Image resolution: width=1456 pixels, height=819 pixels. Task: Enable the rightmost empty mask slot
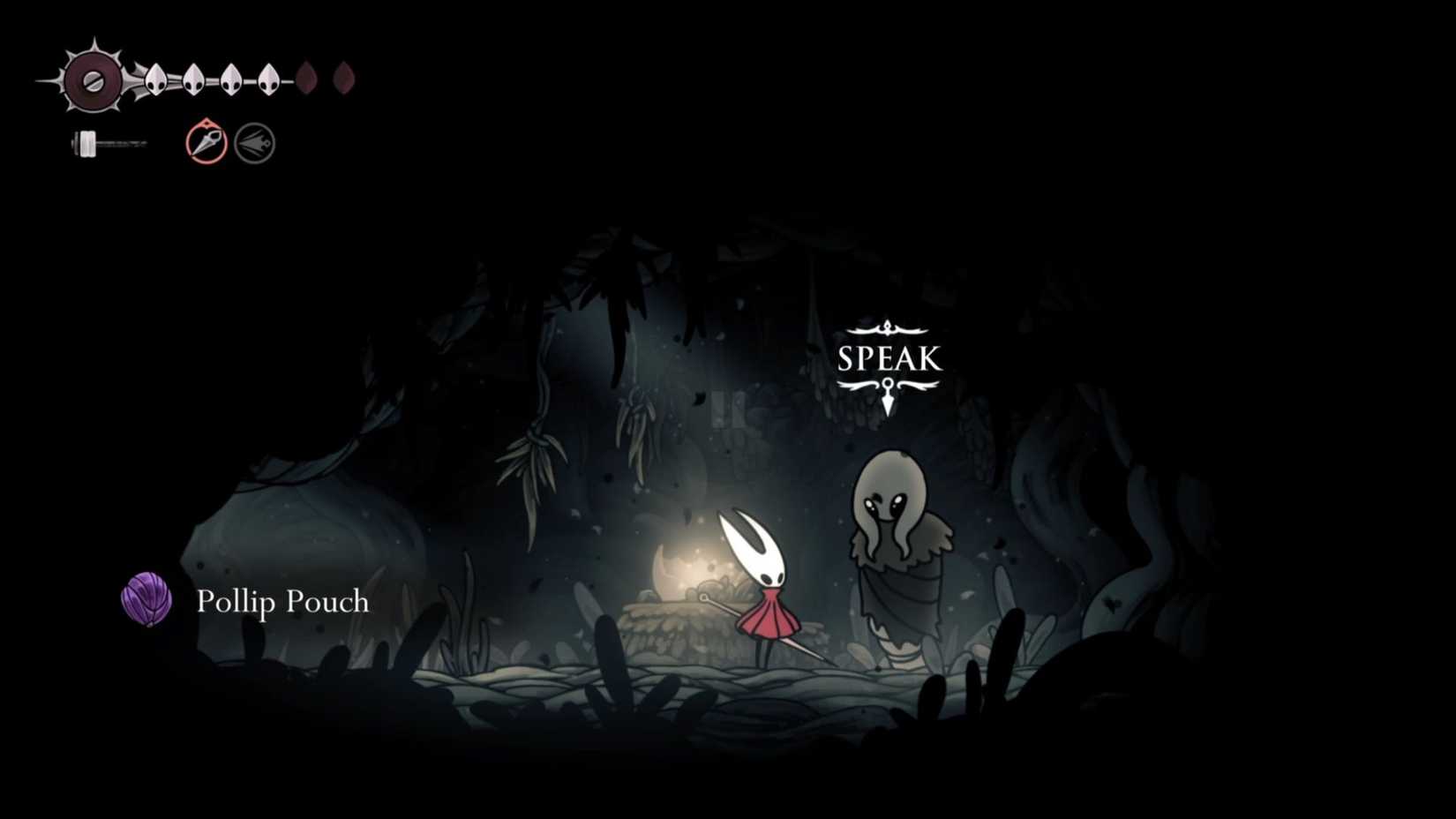coord(343,79)
